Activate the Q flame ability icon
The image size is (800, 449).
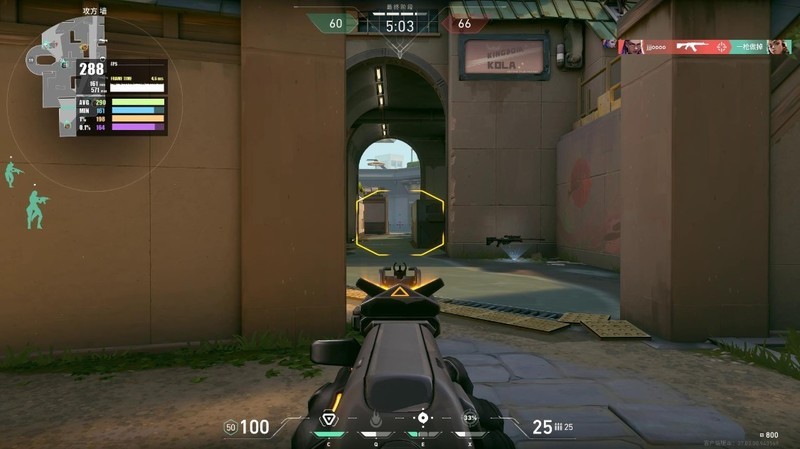(x=375, y=419)
